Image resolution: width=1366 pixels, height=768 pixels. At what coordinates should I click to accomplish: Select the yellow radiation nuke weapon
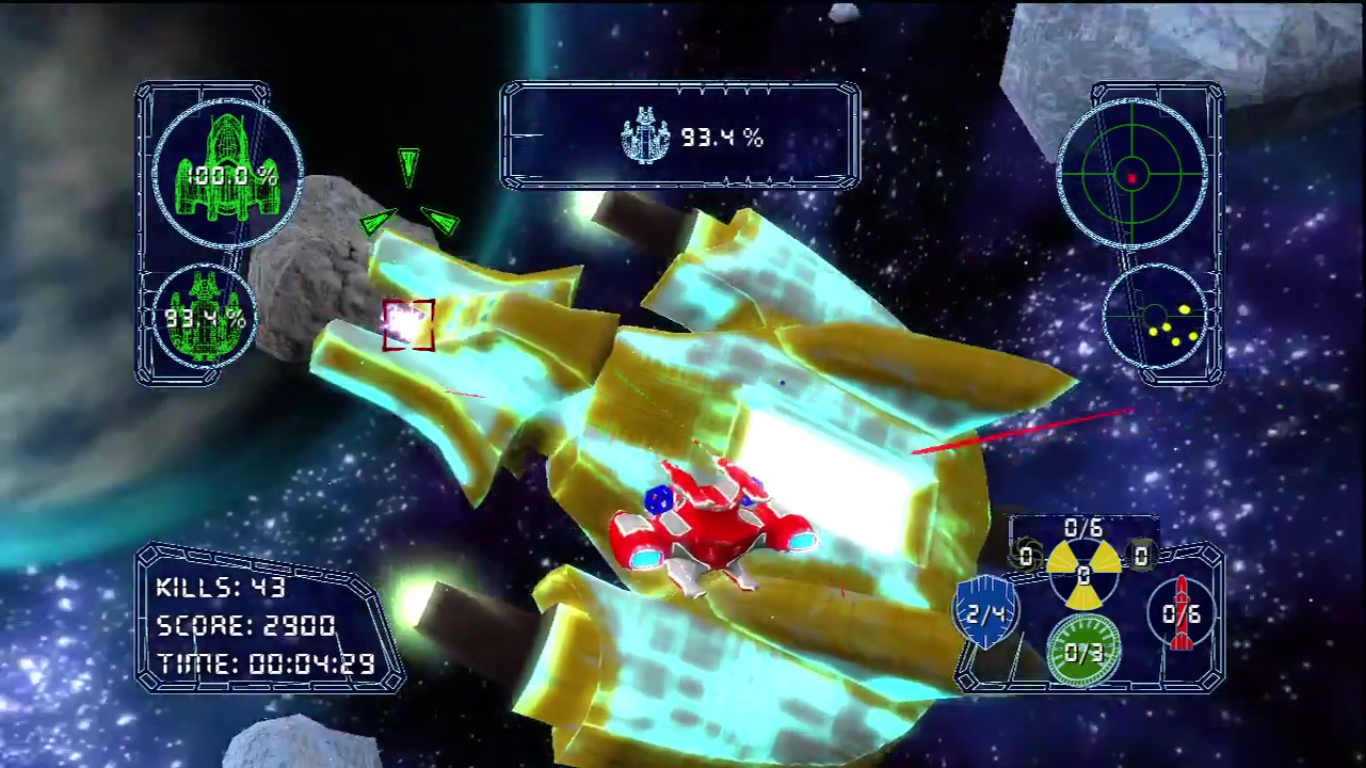[x=1083, y=575]
